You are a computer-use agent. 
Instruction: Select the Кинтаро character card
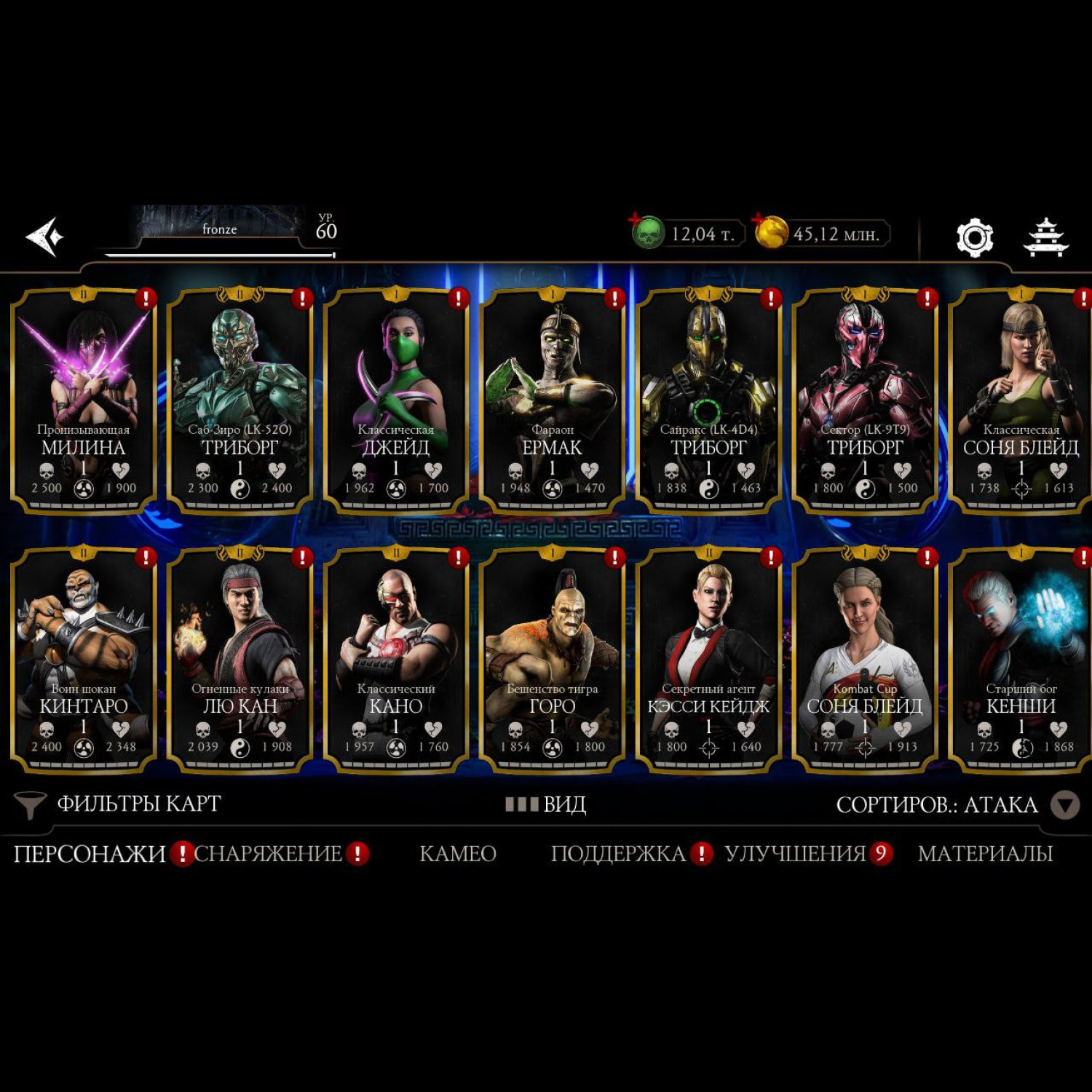[x=84, y=659]
